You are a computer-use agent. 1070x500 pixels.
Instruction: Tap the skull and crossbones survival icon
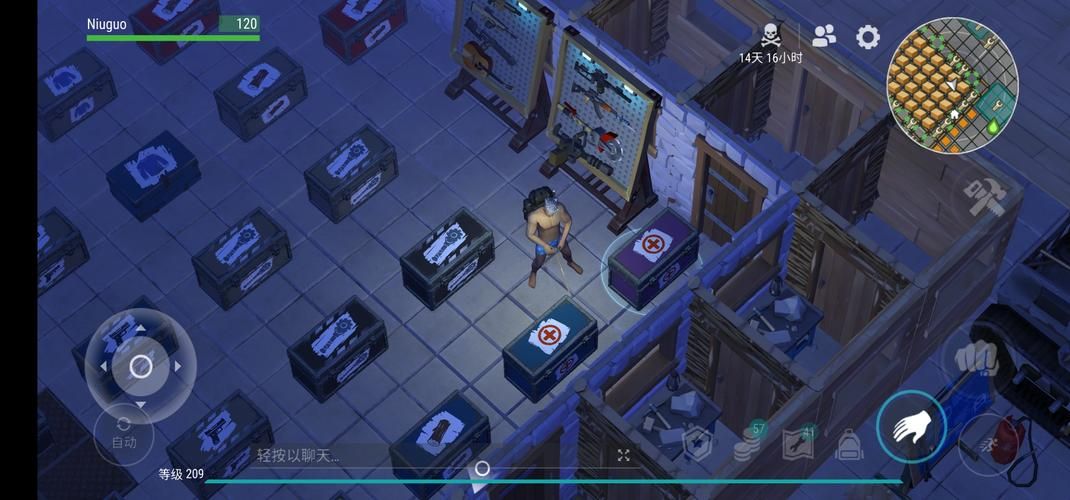(770, 36)
